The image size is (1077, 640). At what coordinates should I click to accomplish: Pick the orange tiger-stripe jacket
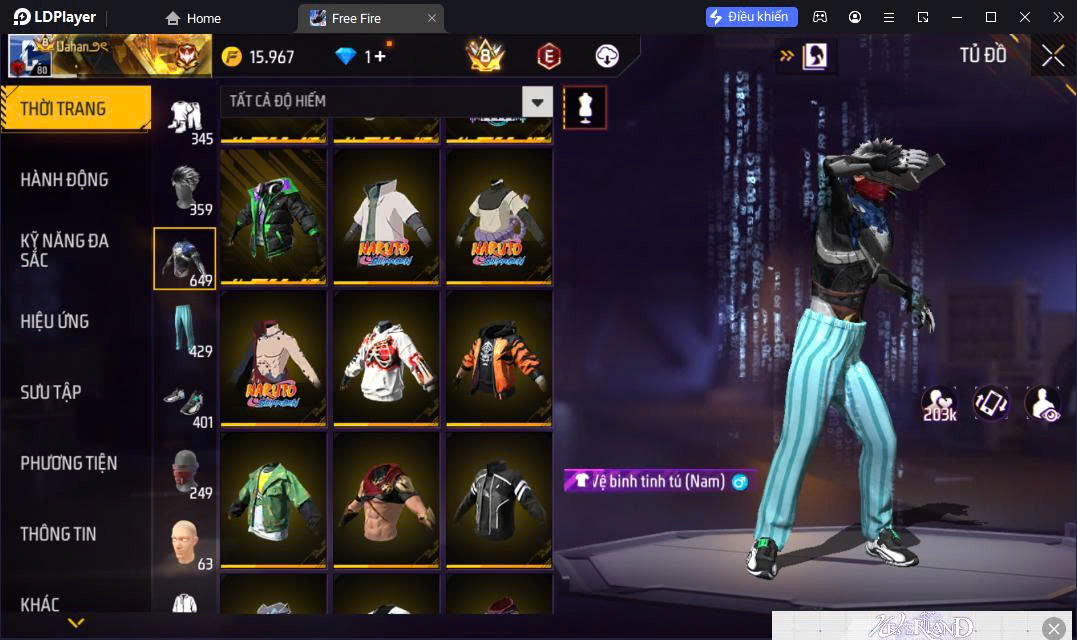[x=499, y=357]
